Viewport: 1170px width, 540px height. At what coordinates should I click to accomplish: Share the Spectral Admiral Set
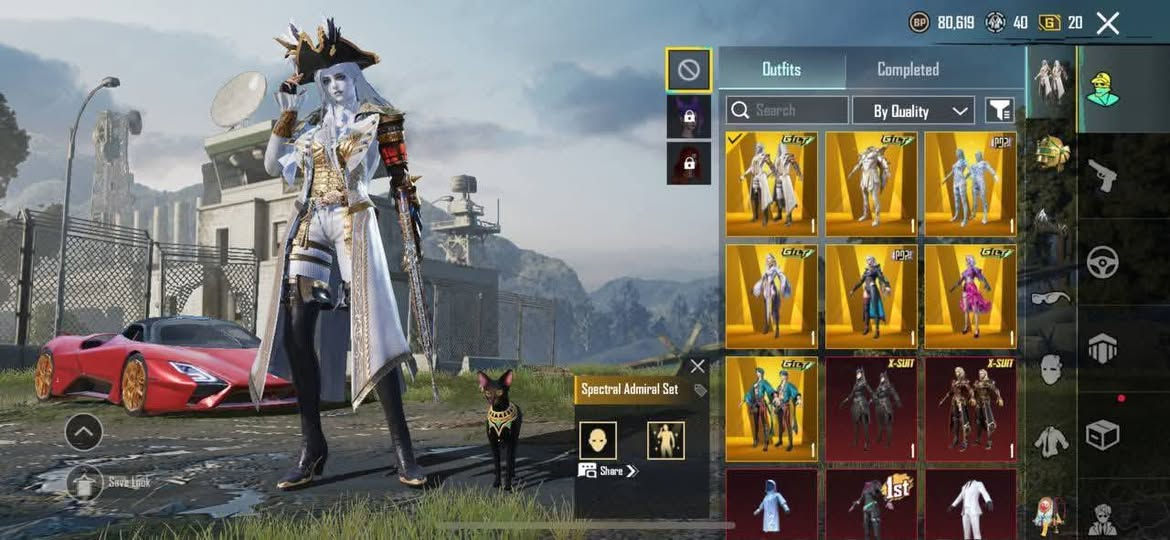tap(608, 471)
